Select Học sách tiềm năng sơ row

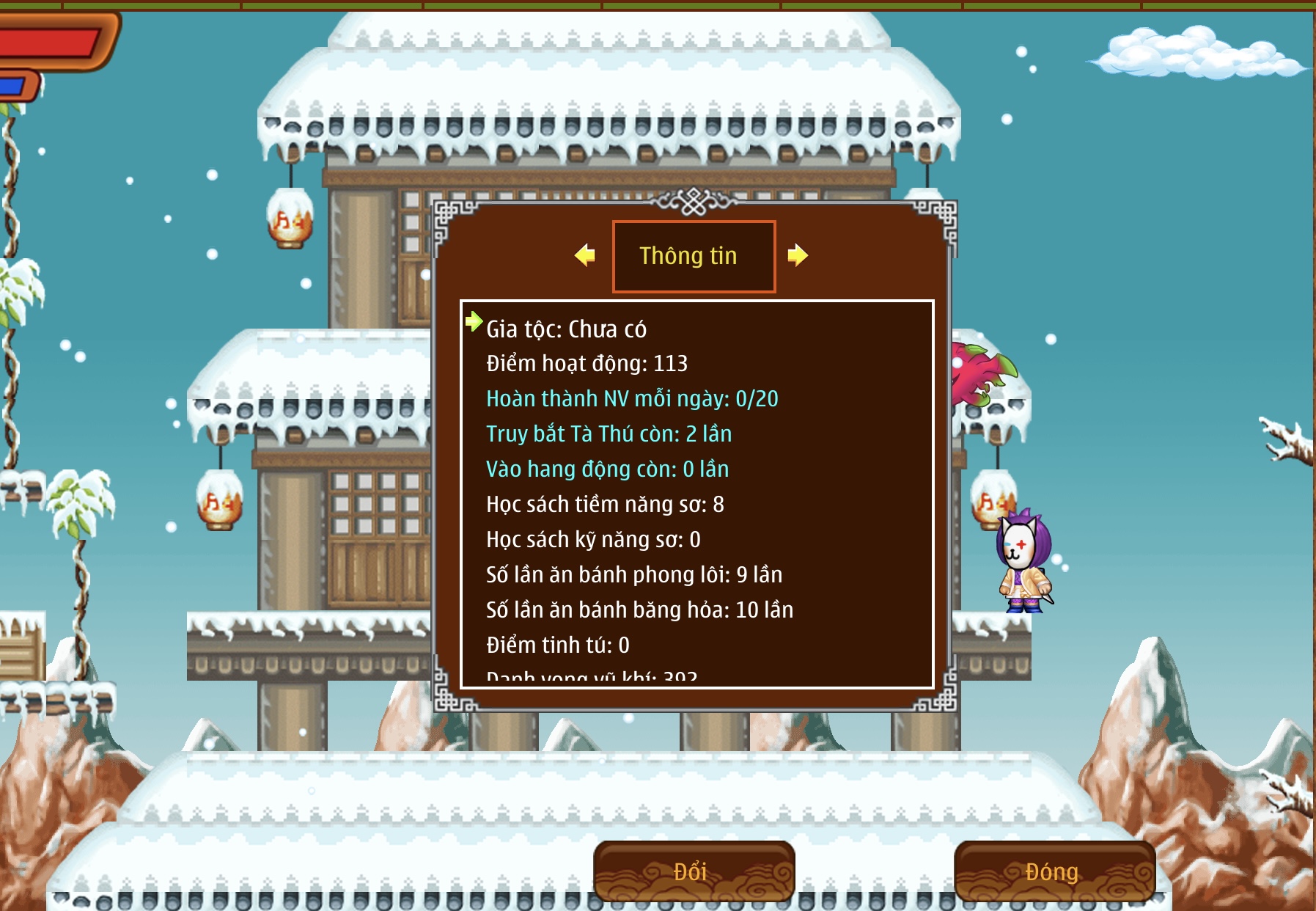tap(605, 505)
